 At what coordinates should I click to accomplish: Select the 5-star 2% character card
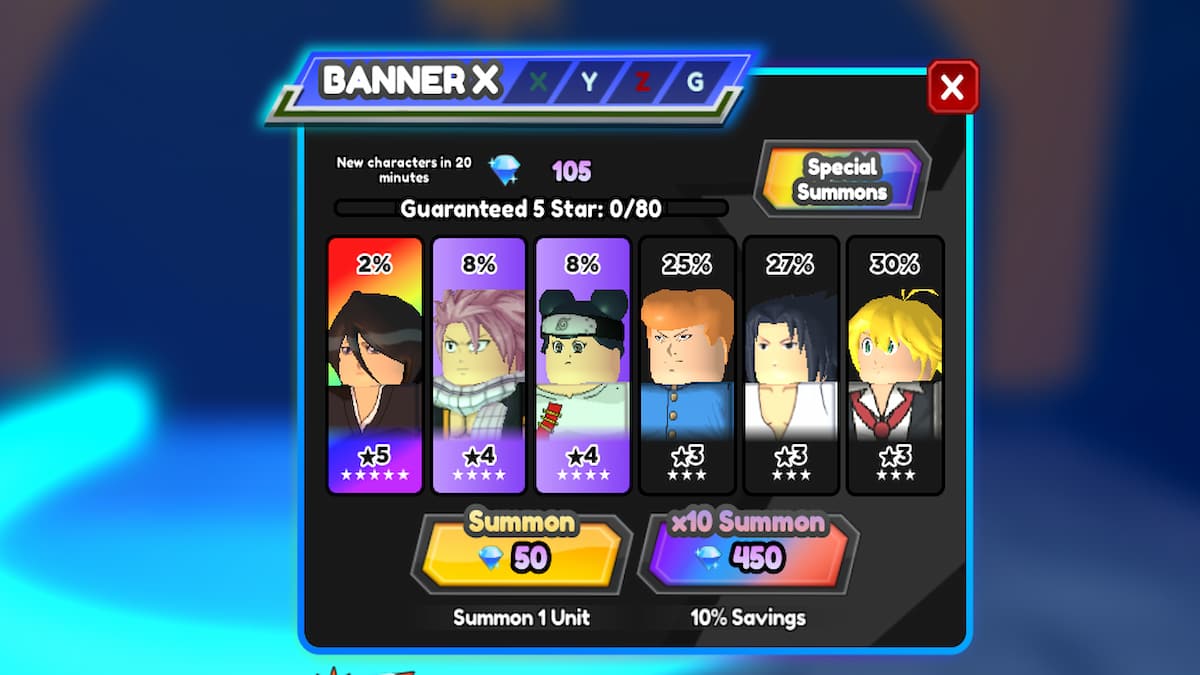[x=375, y=365]
